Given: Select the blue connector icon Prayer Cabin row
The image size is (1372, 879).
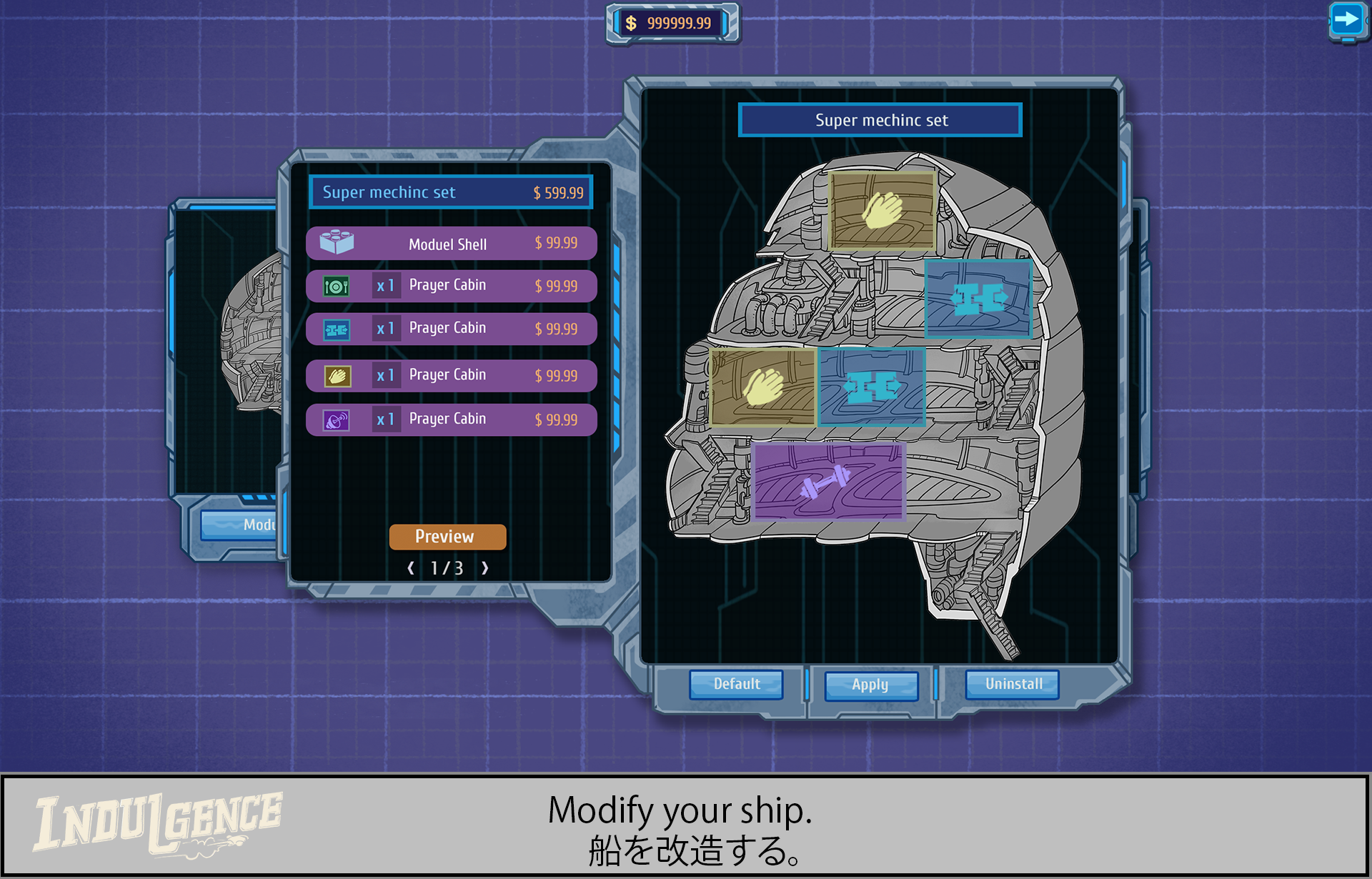Looking at the screenshot, I should pos(451,329).
